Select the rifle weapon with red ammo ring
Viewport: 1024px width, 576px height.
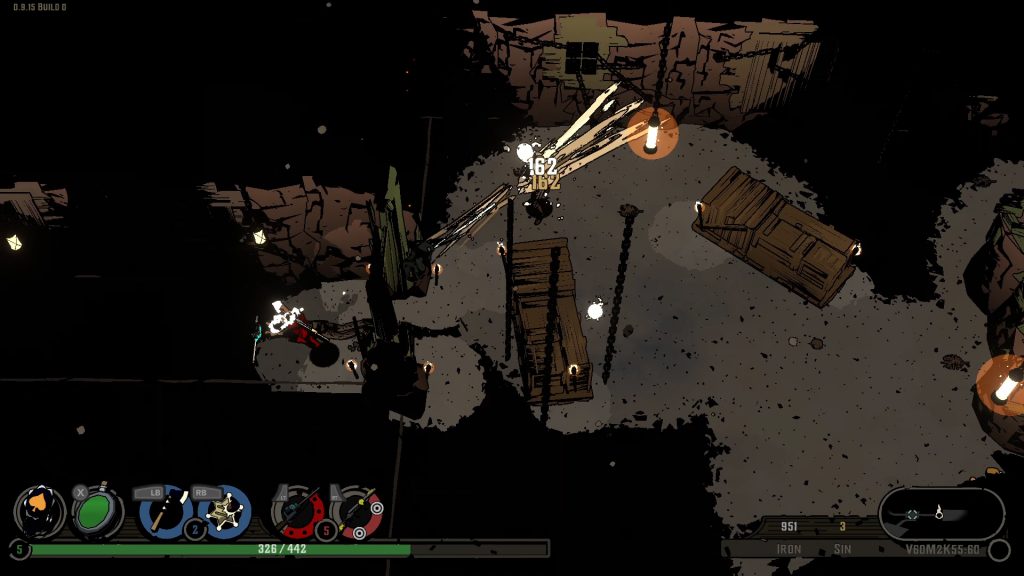coord(298,512)
